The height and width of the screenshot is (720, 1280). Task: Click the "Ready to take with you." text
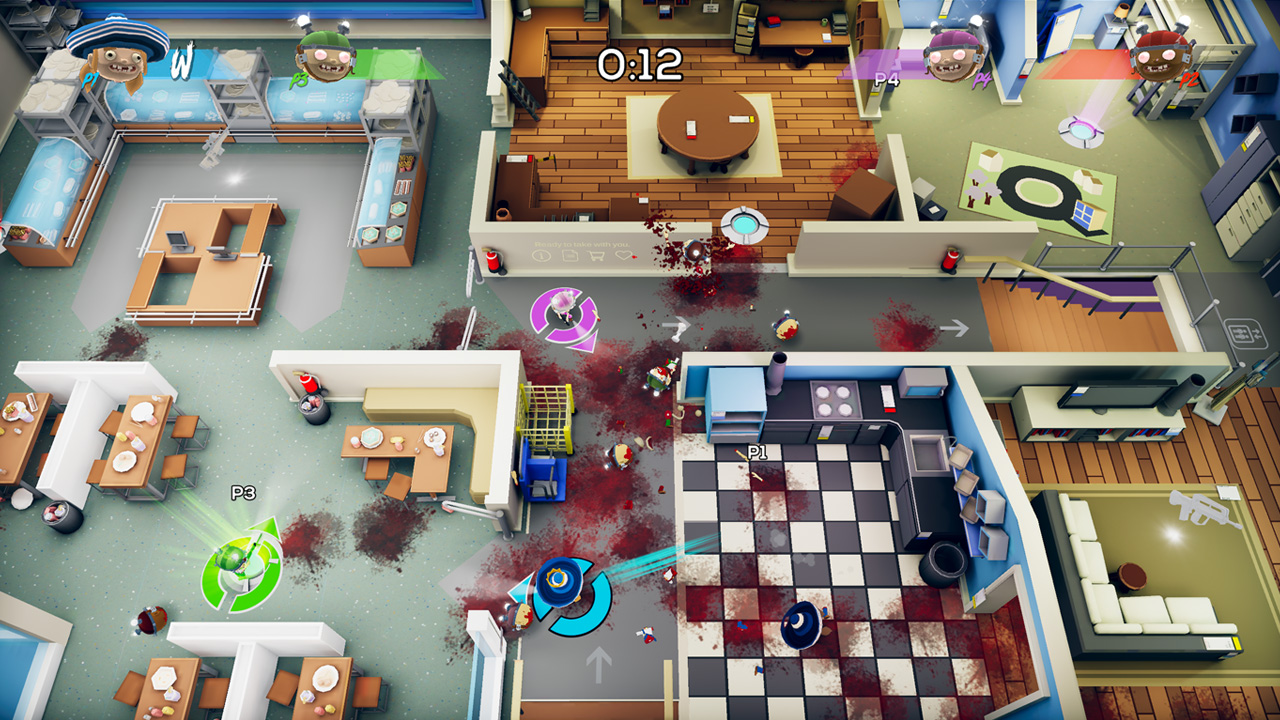point(580,244)
